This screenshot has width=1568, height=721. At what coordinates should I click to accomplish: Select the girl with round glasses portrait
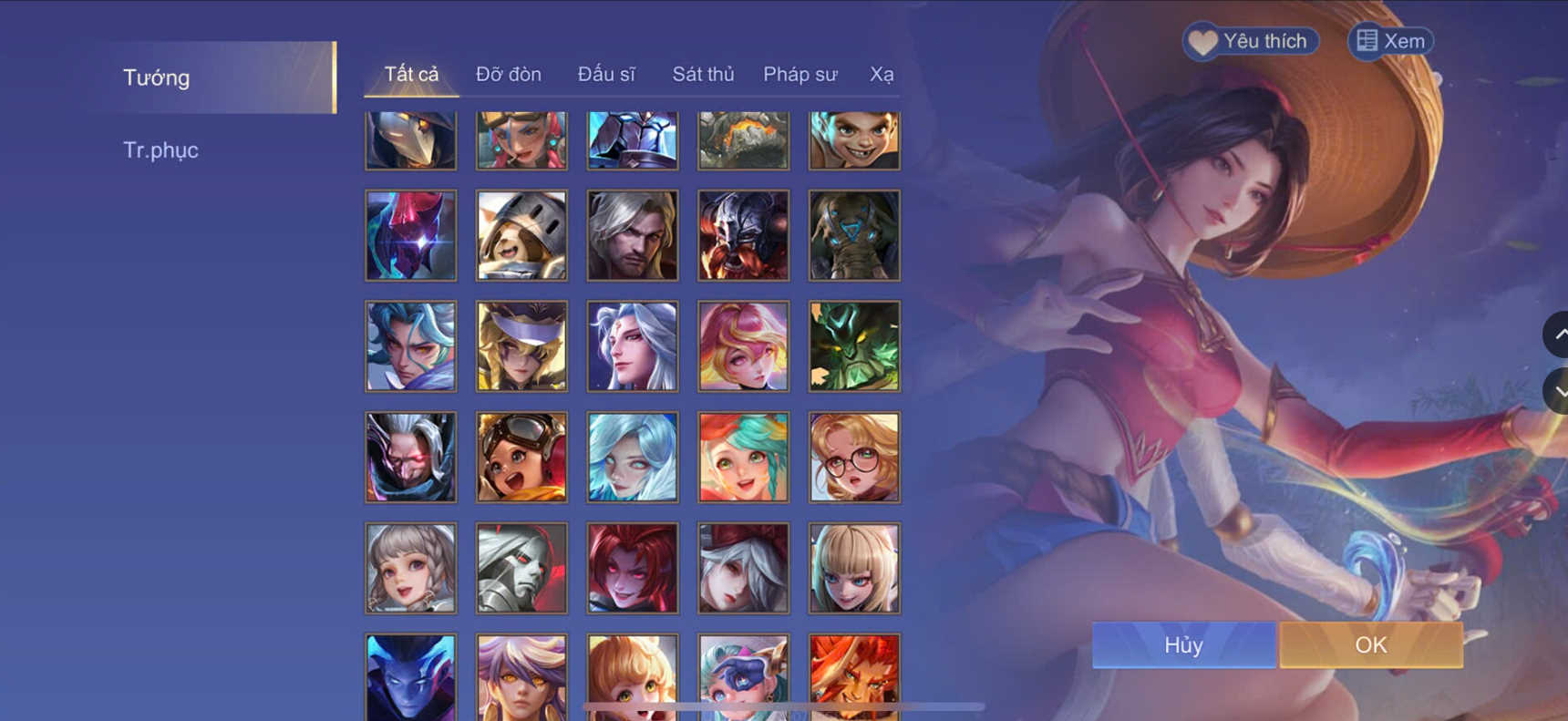(x=853, y=457)
